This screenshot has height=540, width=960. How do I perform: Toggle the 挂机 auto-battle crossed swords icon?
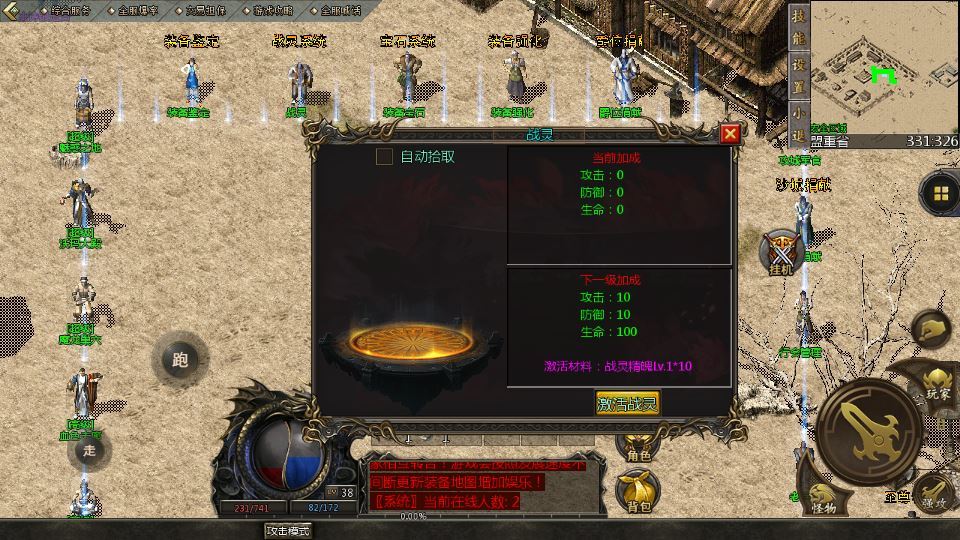(x=779, y=251)
